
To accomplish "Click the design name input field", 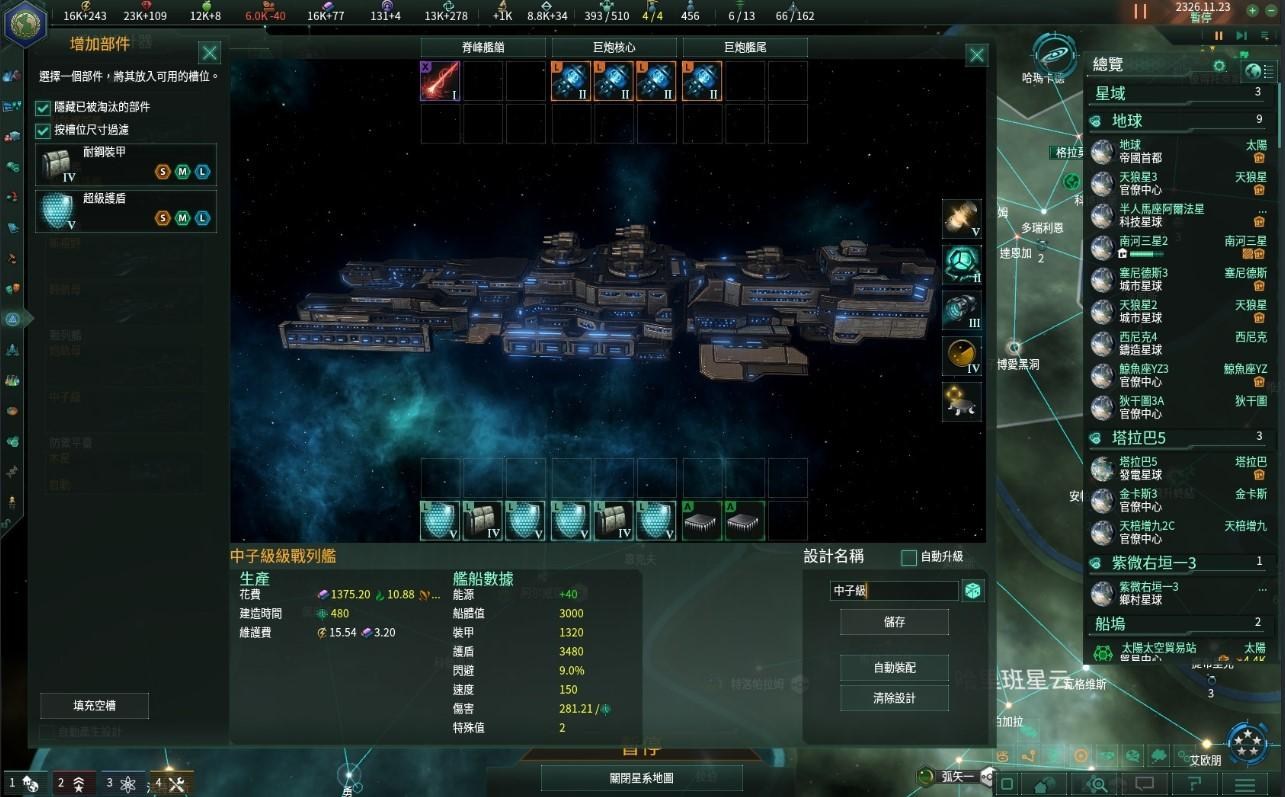I will [893, 591].
